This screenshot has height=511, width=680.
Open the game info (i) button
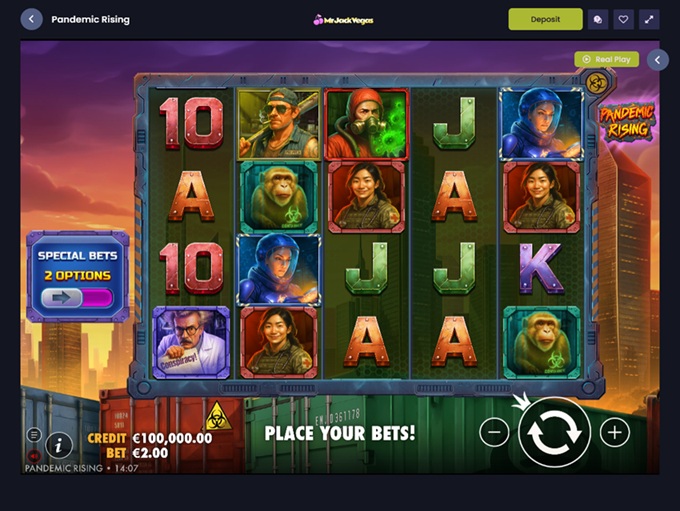(59, 445)
